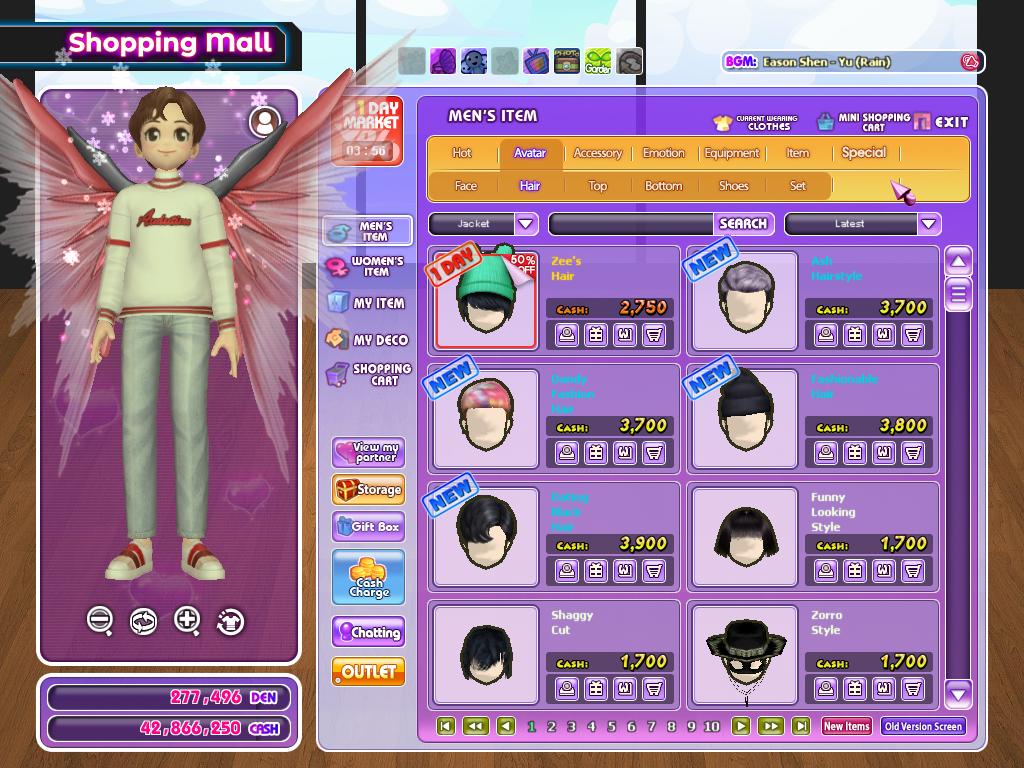Click the Search button

click(743, 224)
